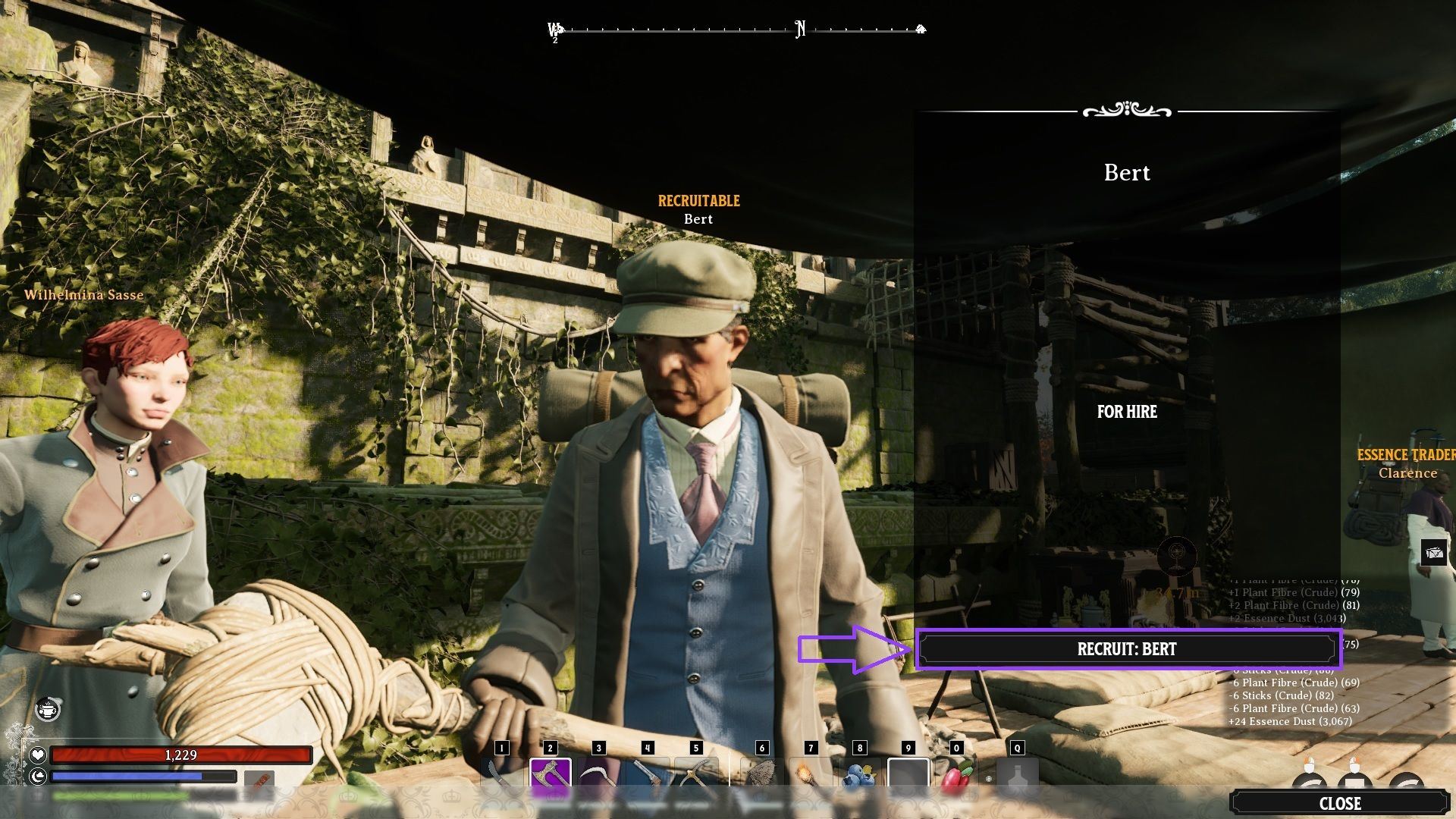Open the envelope mail icon
Viewport: 1456px width, 819px height.
(1434, 553)
